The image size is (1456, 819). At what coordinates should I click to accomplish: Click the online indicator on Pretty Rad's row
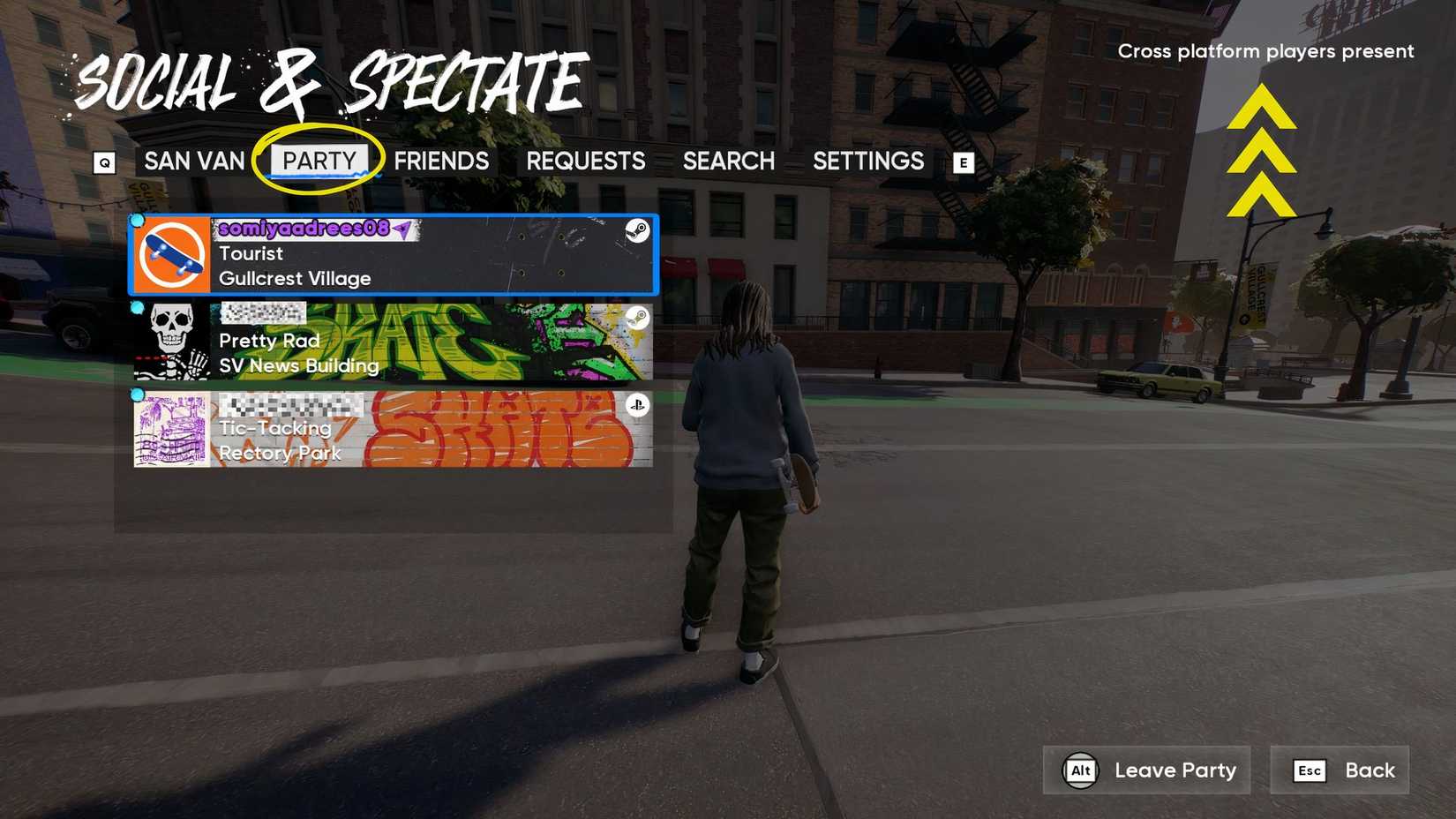(x=138, y=309)
